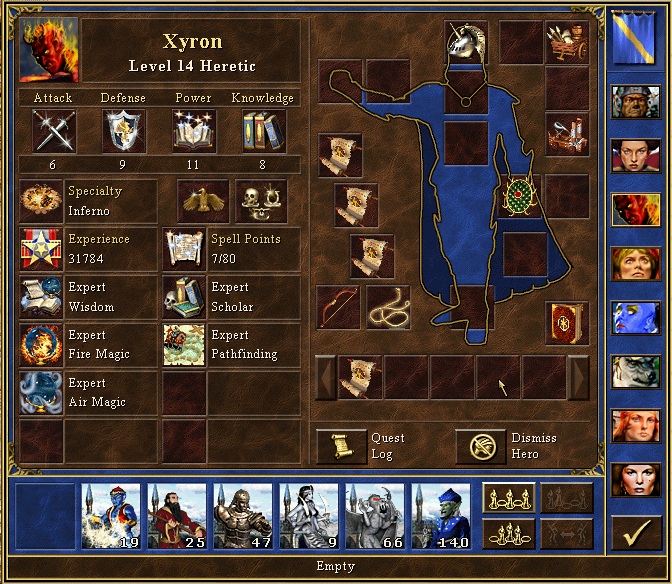
Task: Select the army stack of 140 creatures
Action: pyautogui.click(x=441, y=517)
